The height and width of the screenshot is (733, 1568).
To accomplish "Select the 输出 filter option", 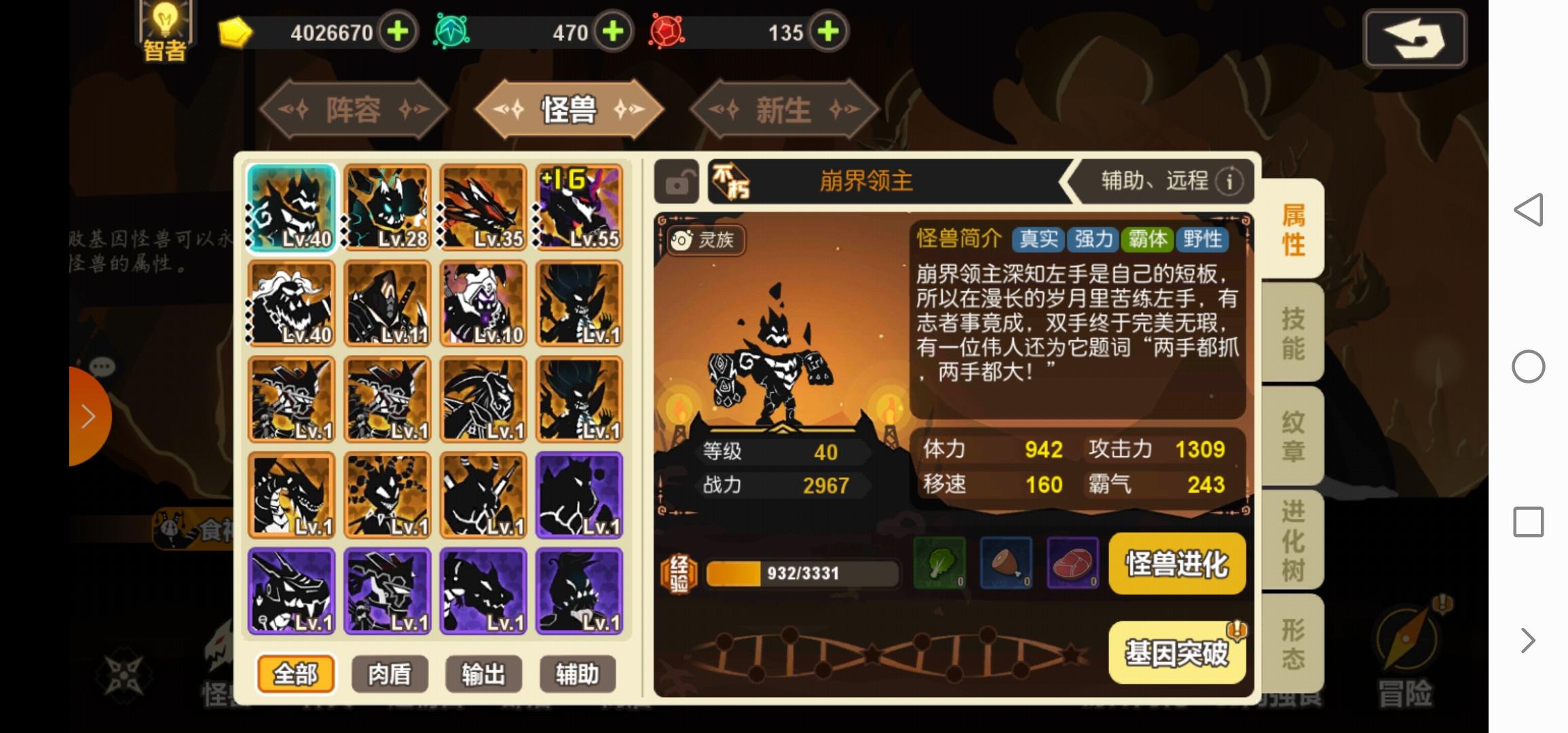I will [483, 675].
